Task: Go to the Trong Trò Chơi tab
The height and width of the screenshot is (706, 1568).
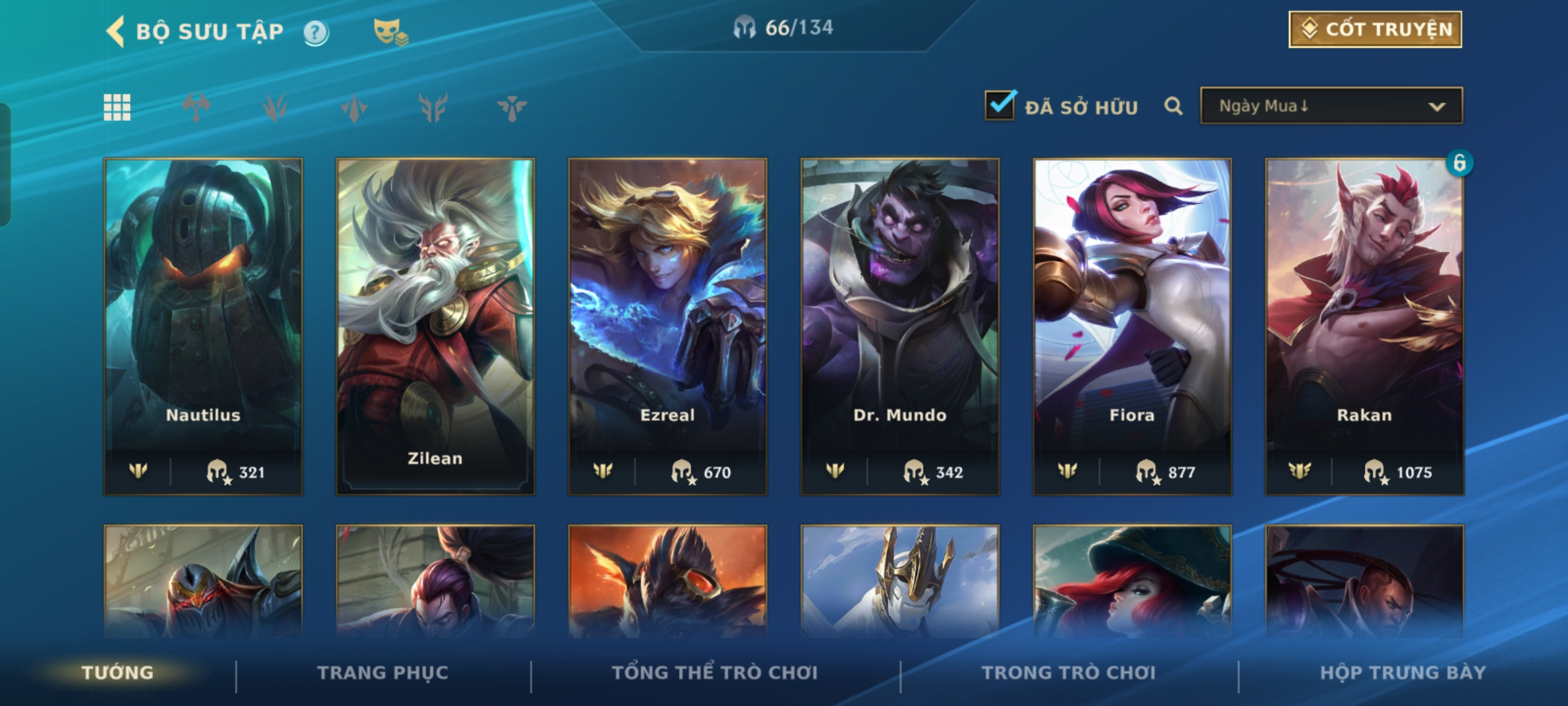Action: tap(1069, 673)
